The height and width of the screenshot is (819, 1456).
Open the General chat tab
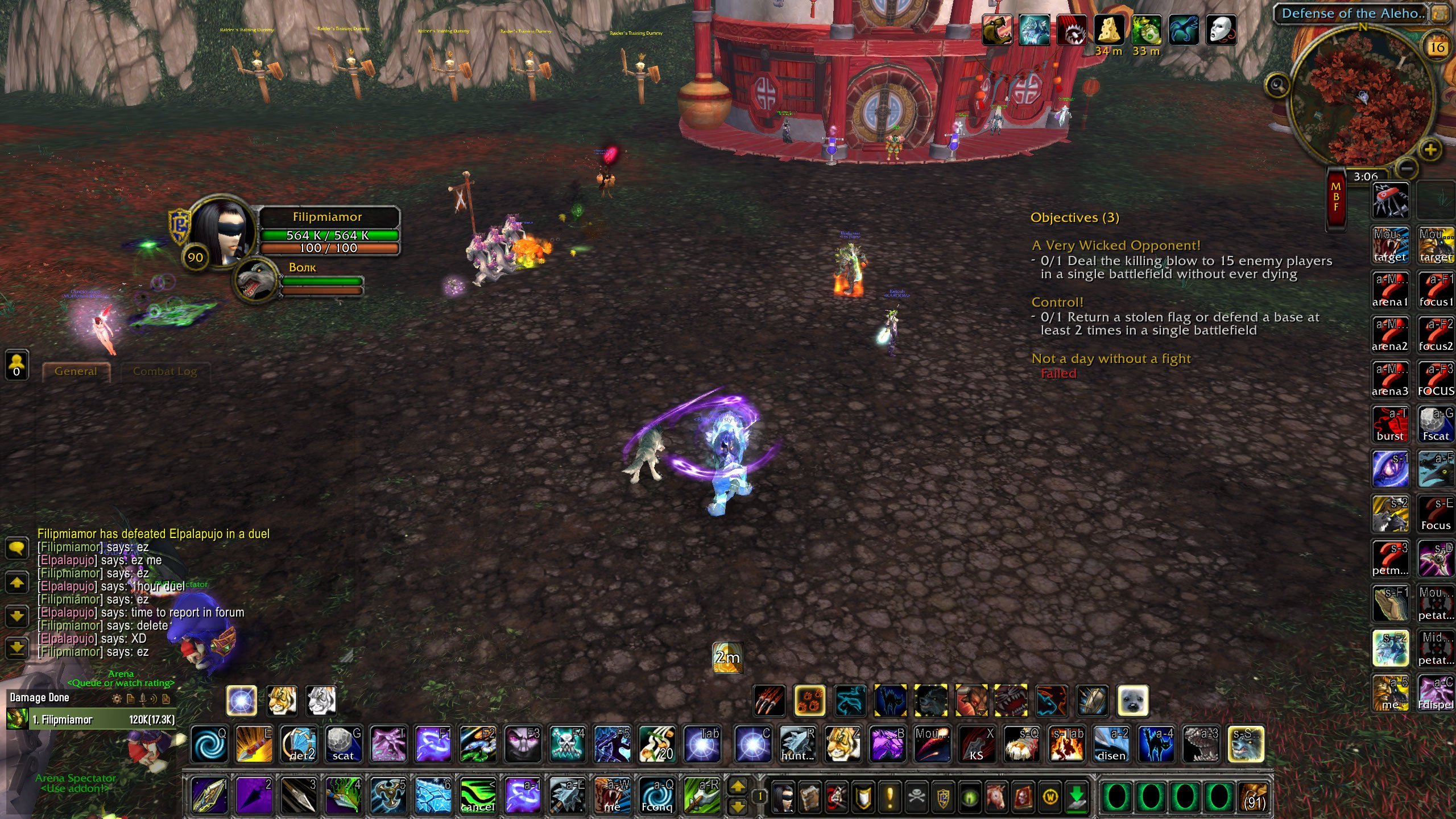pyautogui.click(x=76, y=371)
